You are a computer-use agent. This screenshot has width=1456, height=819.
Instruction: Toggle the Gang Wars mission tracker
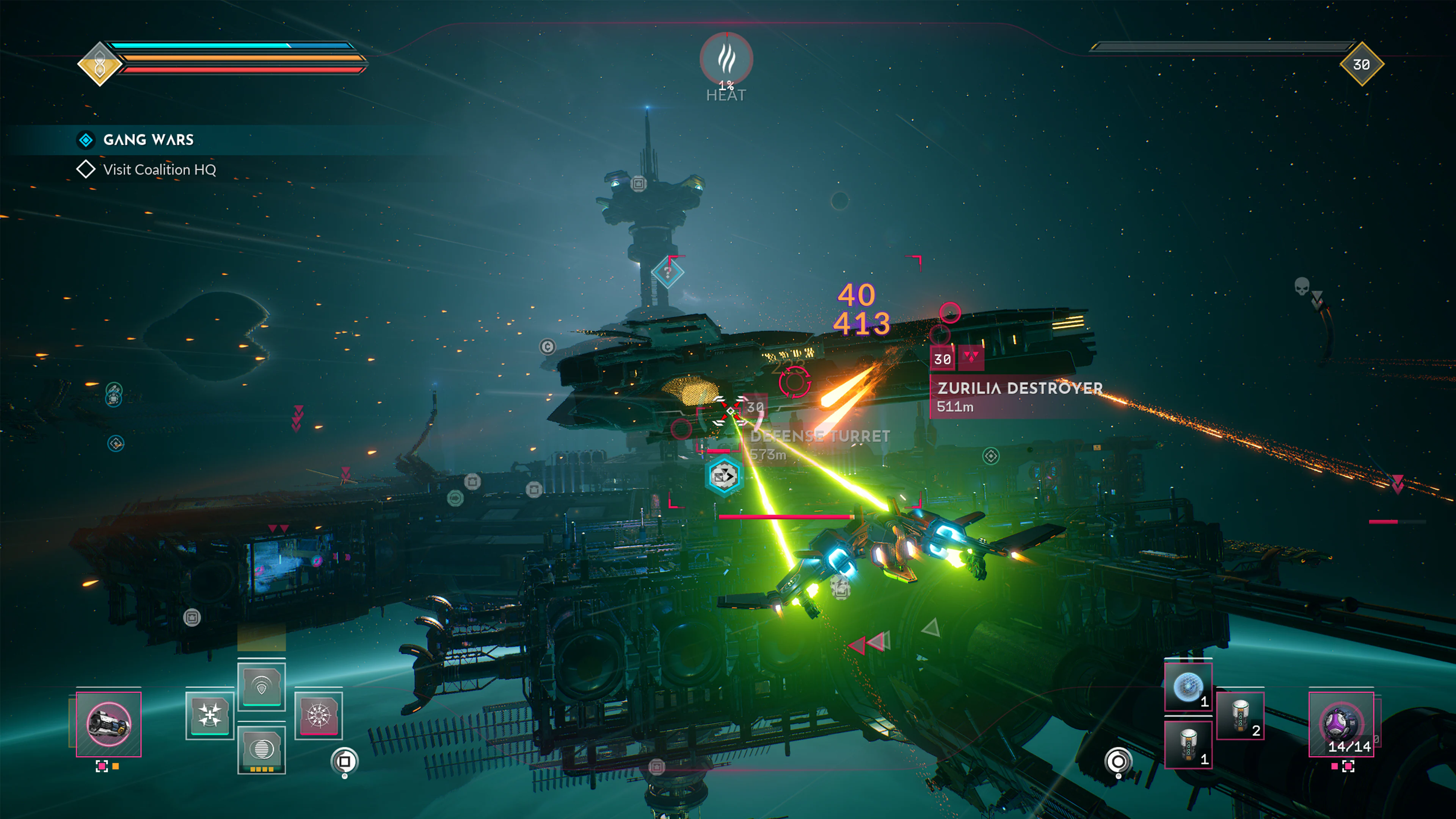click(x=85, y=140)
